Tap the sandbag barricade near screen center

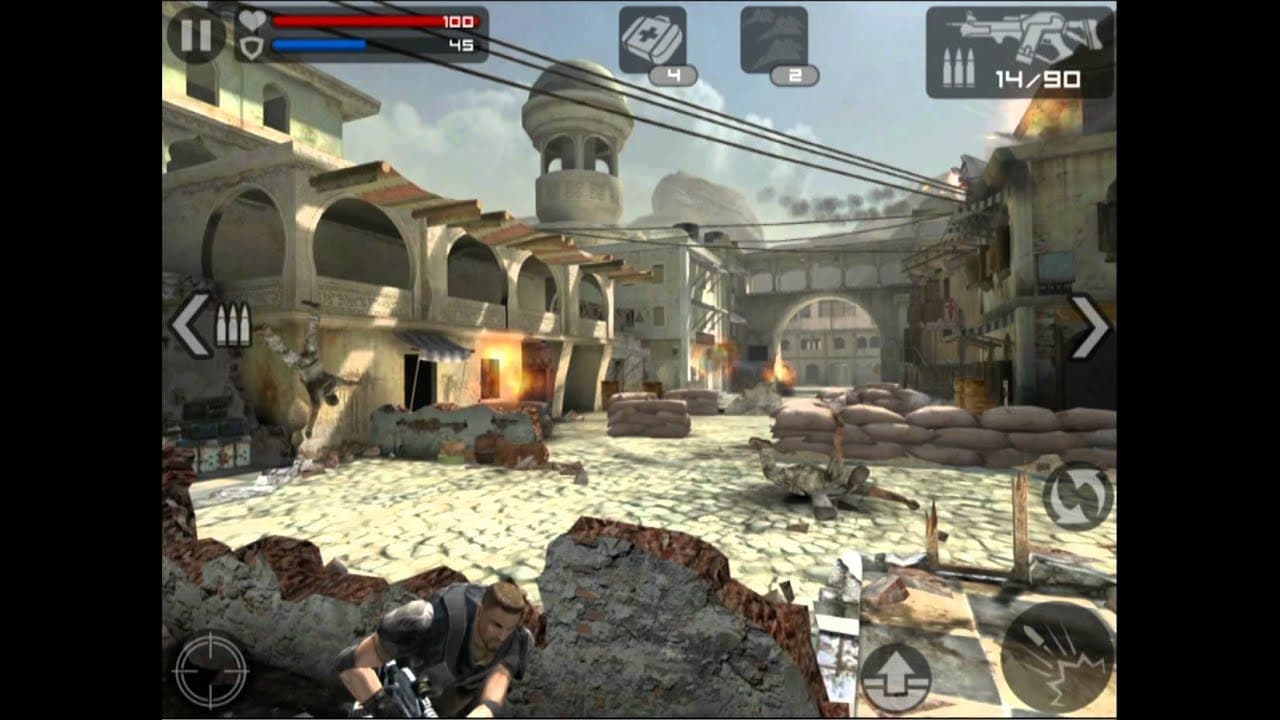tap(650, 415)
